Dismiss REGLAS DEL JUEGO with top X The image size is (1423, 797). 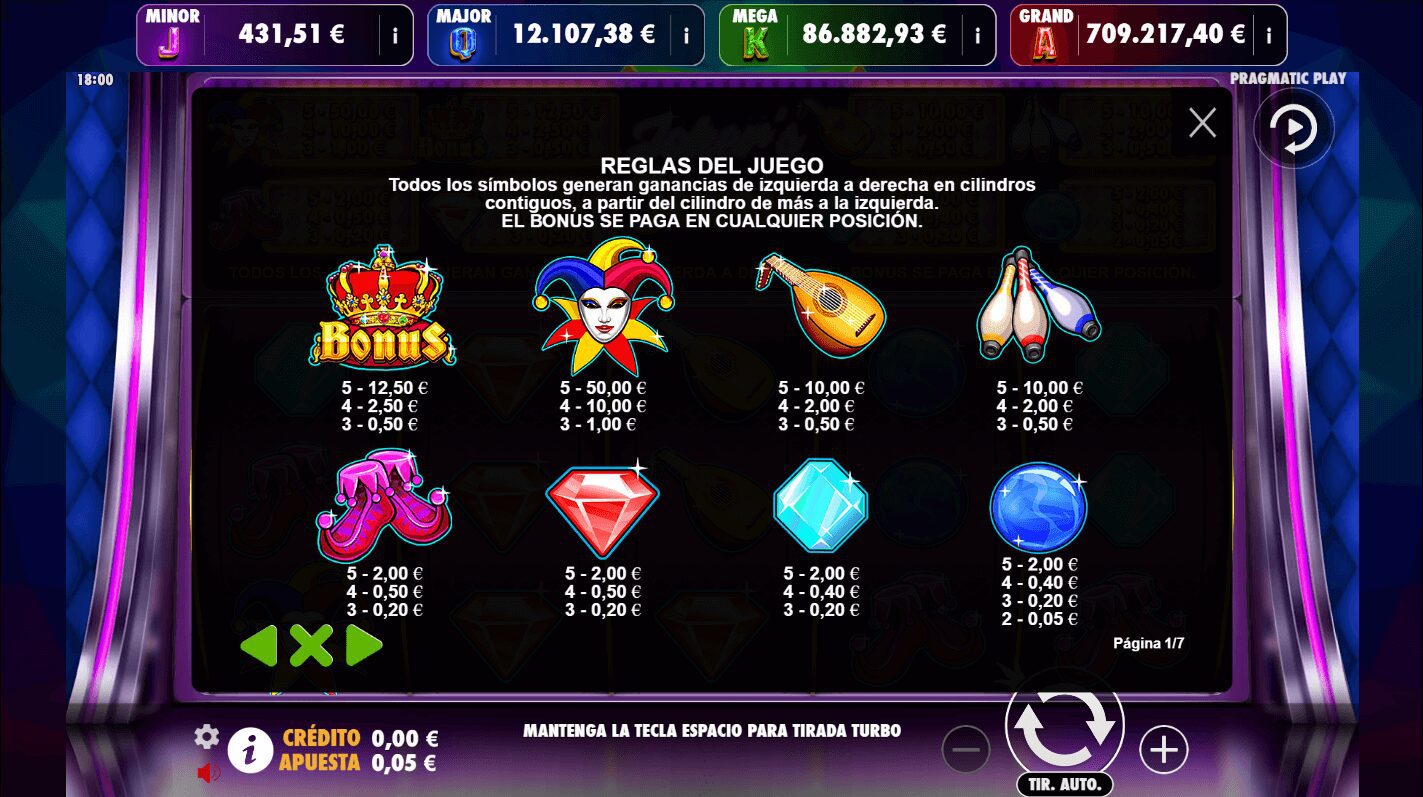(1202, 122)
